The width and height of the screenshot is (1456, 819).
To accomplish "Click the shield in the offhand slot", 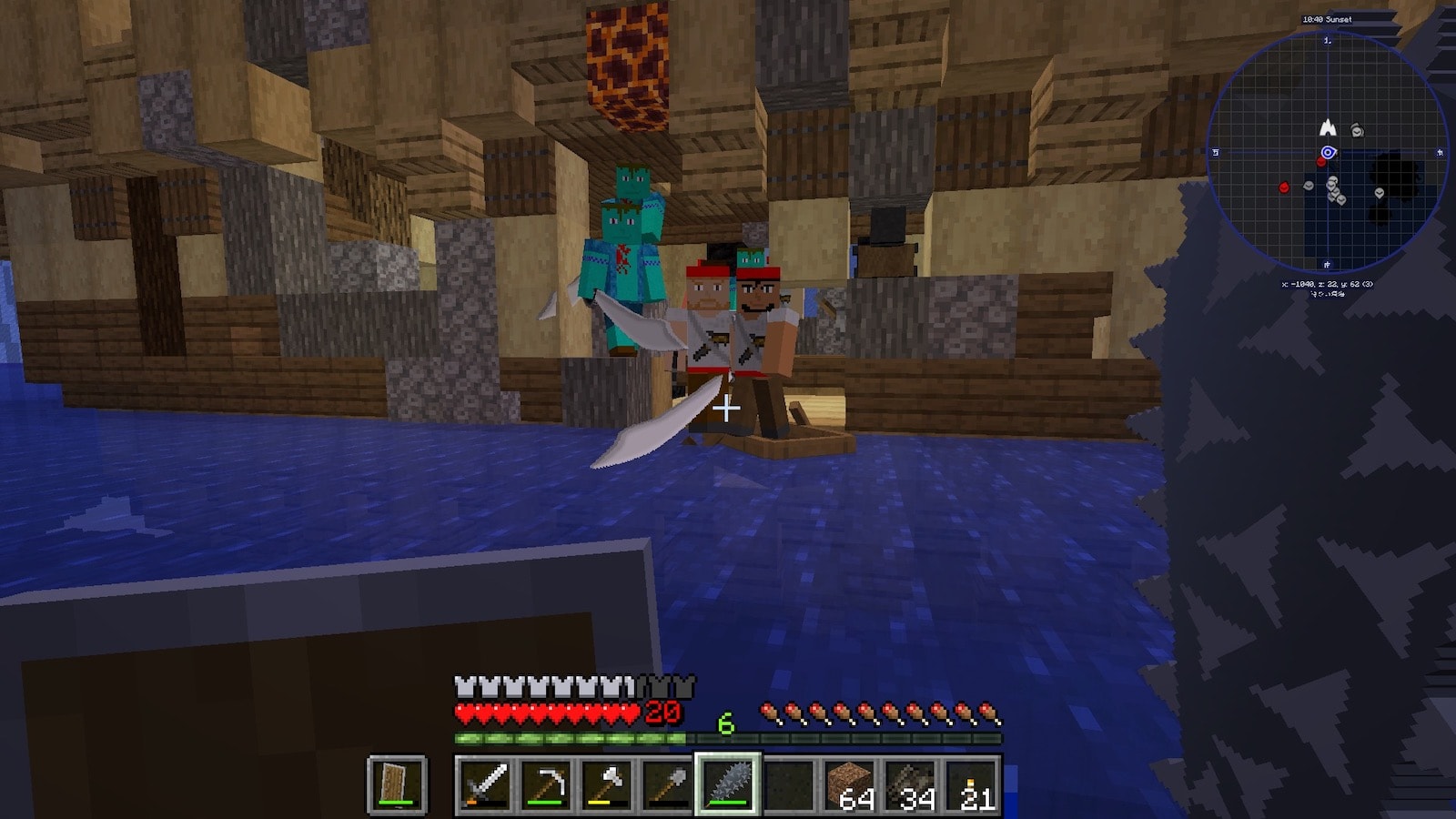I will pos(397,784).
